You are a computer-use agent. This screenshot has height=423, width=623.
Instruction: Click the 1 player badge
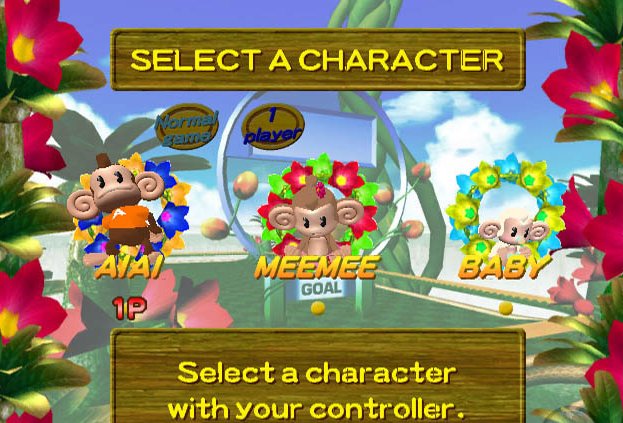[x=267, y=129]
